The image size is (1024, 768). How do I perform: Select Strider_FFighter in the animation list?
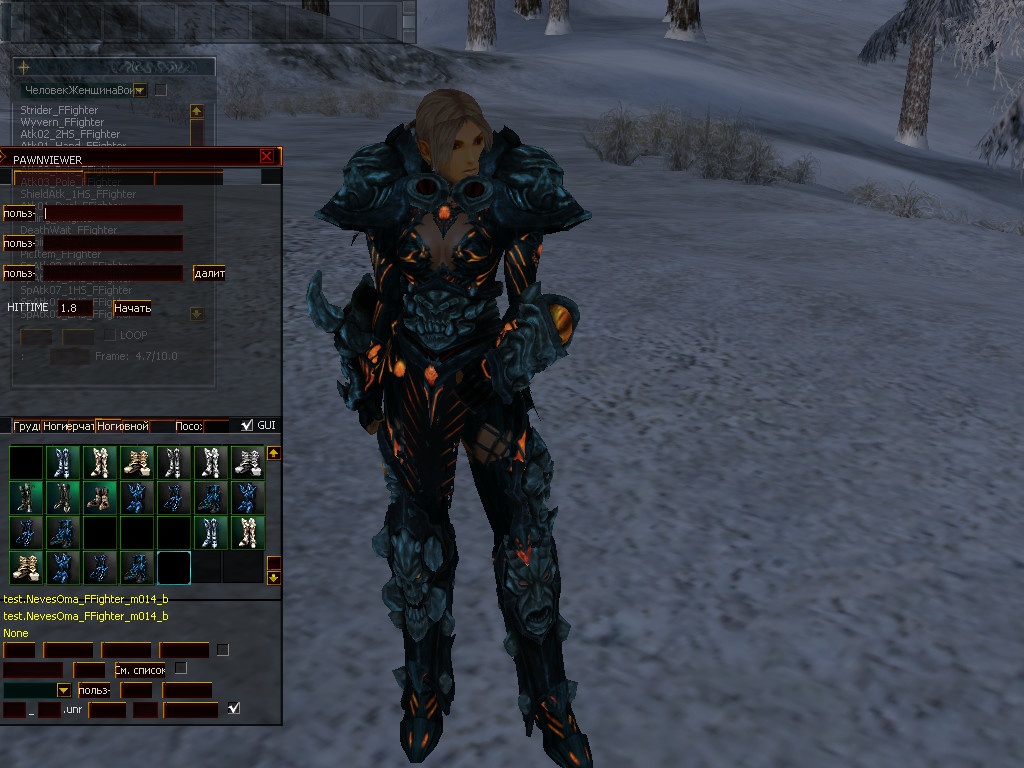(x=59, y=110)
